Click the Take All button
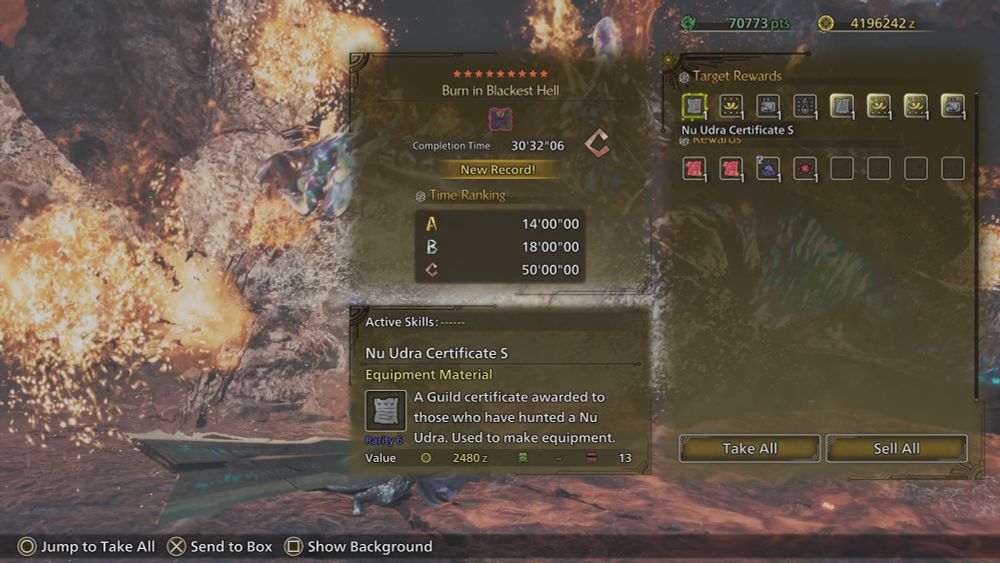 749,448
